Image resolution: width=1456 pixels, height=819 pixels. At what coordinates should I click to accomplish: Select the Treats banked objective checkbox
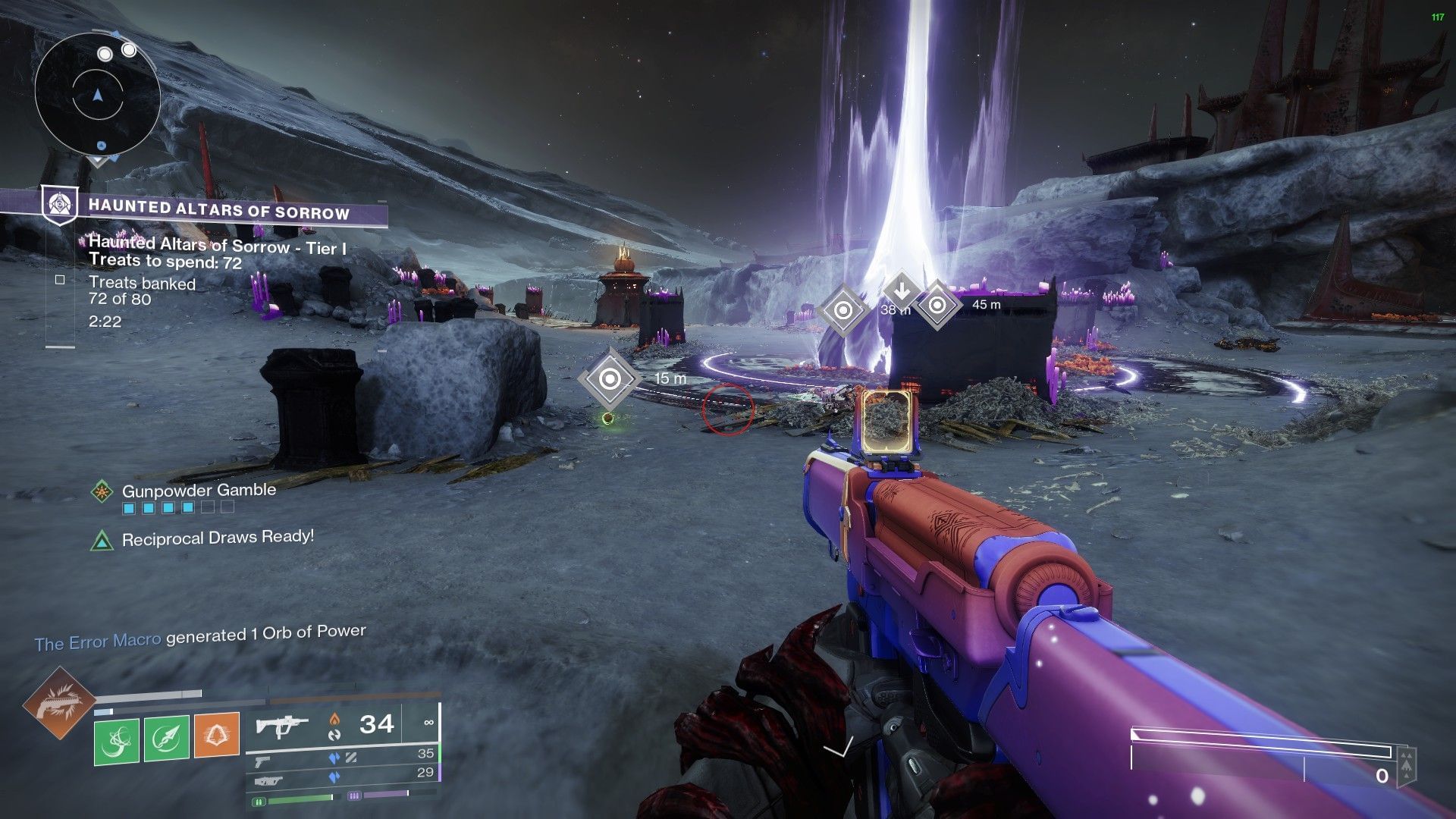(x=60, y=280)
